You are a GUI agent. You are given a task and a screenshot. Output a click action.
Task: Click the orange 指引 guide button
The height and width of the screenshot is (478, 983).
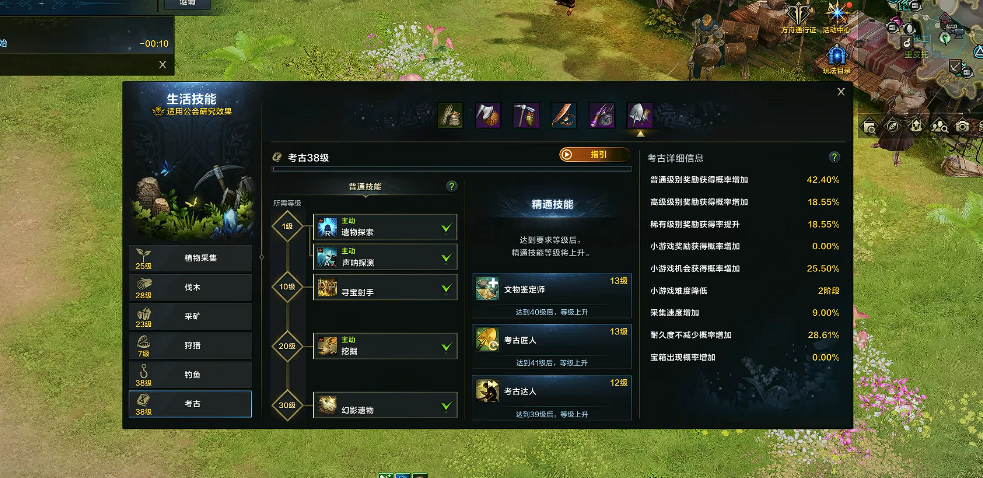pos(594,155)
